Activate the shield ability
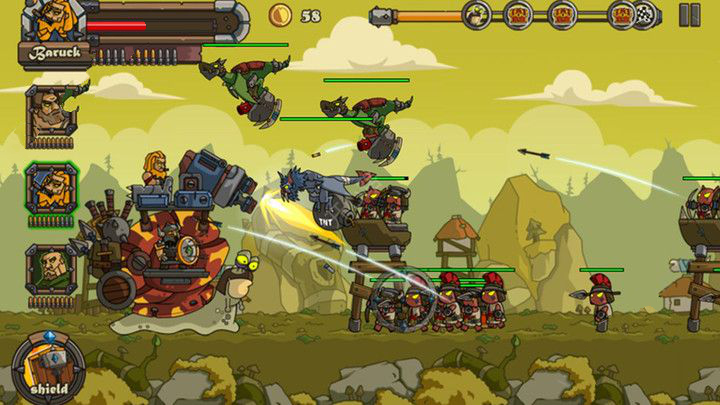This screenshot has width=720, height=405. click(x=47, y=369)
